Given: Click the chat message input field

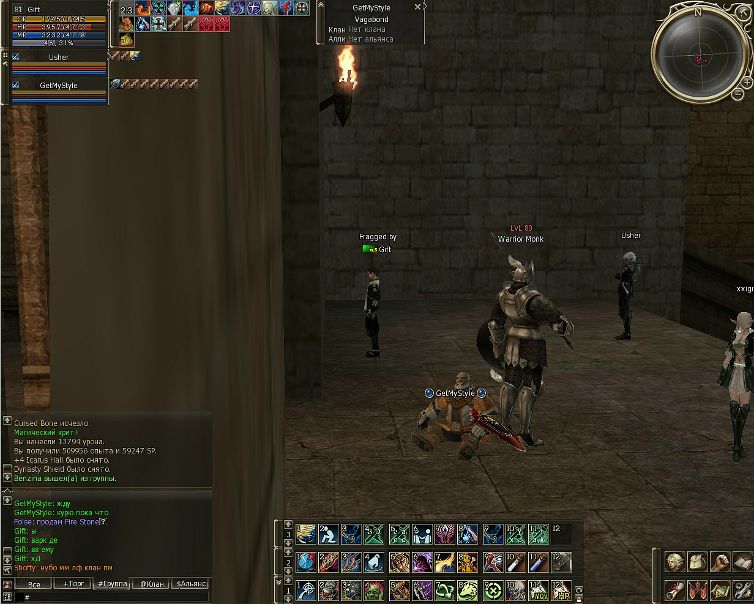Looking at the screenshot, I should (110, 597).
